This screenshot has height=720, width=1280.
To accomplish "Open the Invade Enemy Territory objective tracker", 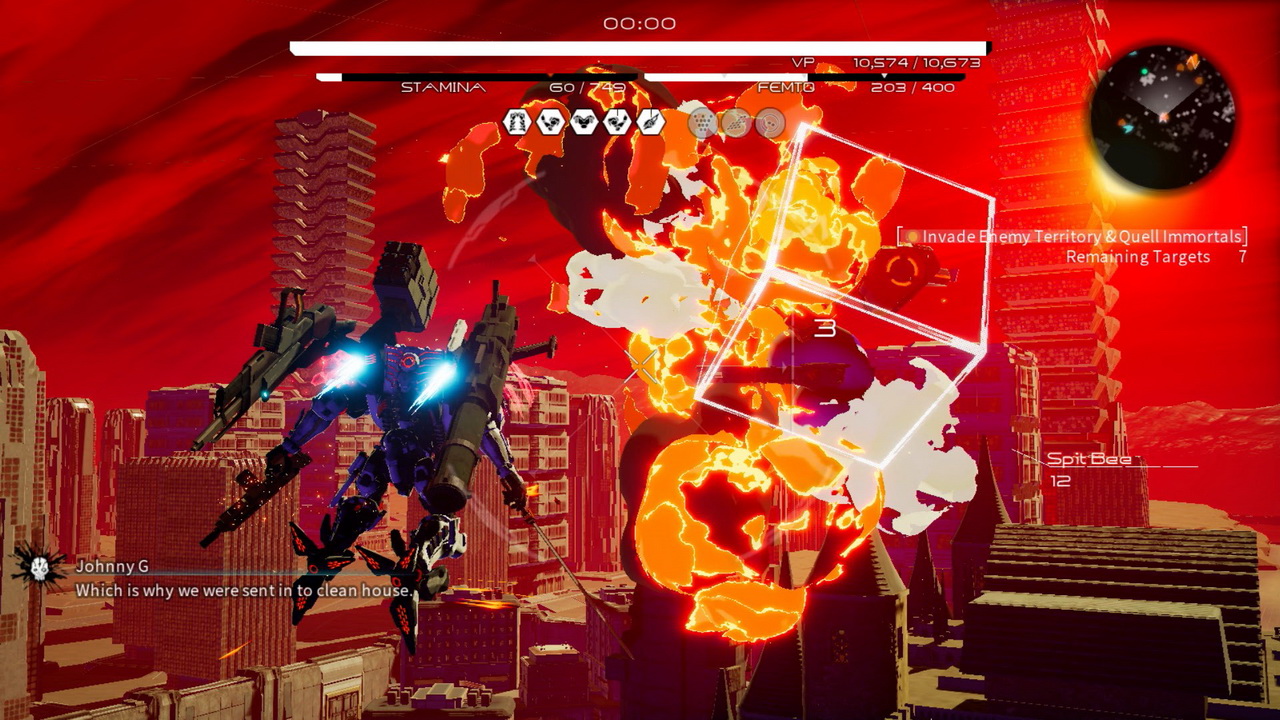I will tap(1076, 237).
